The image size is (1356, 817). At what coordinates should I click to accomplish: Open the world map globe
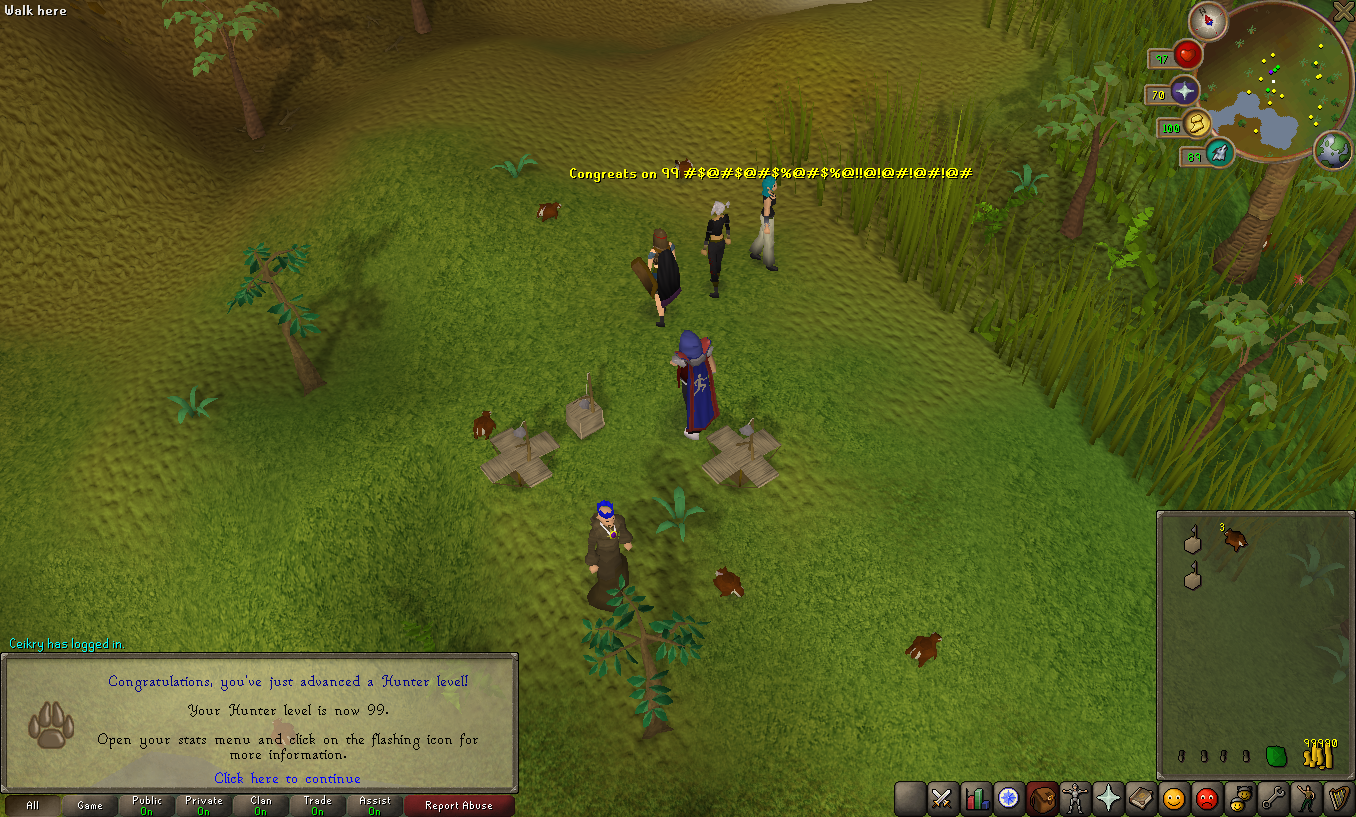pos(1332,150)
